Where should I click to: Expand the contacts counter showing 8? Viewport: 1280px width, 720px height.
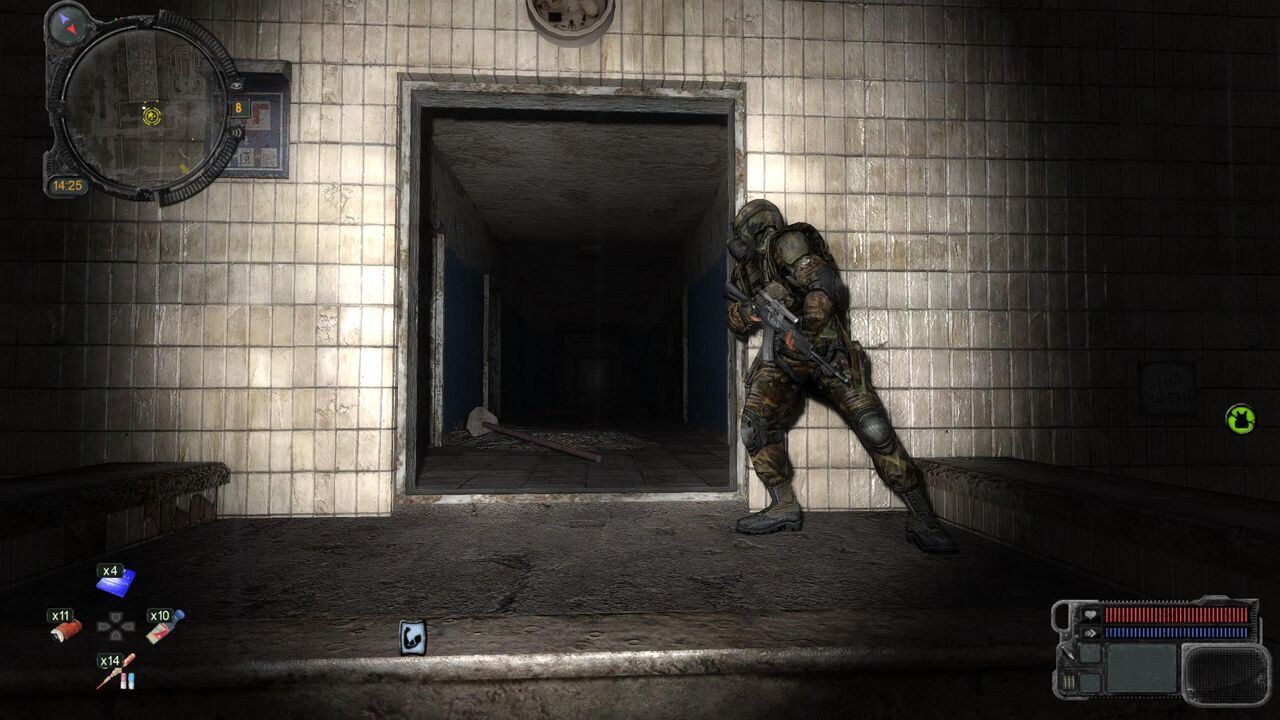(239, 106)
